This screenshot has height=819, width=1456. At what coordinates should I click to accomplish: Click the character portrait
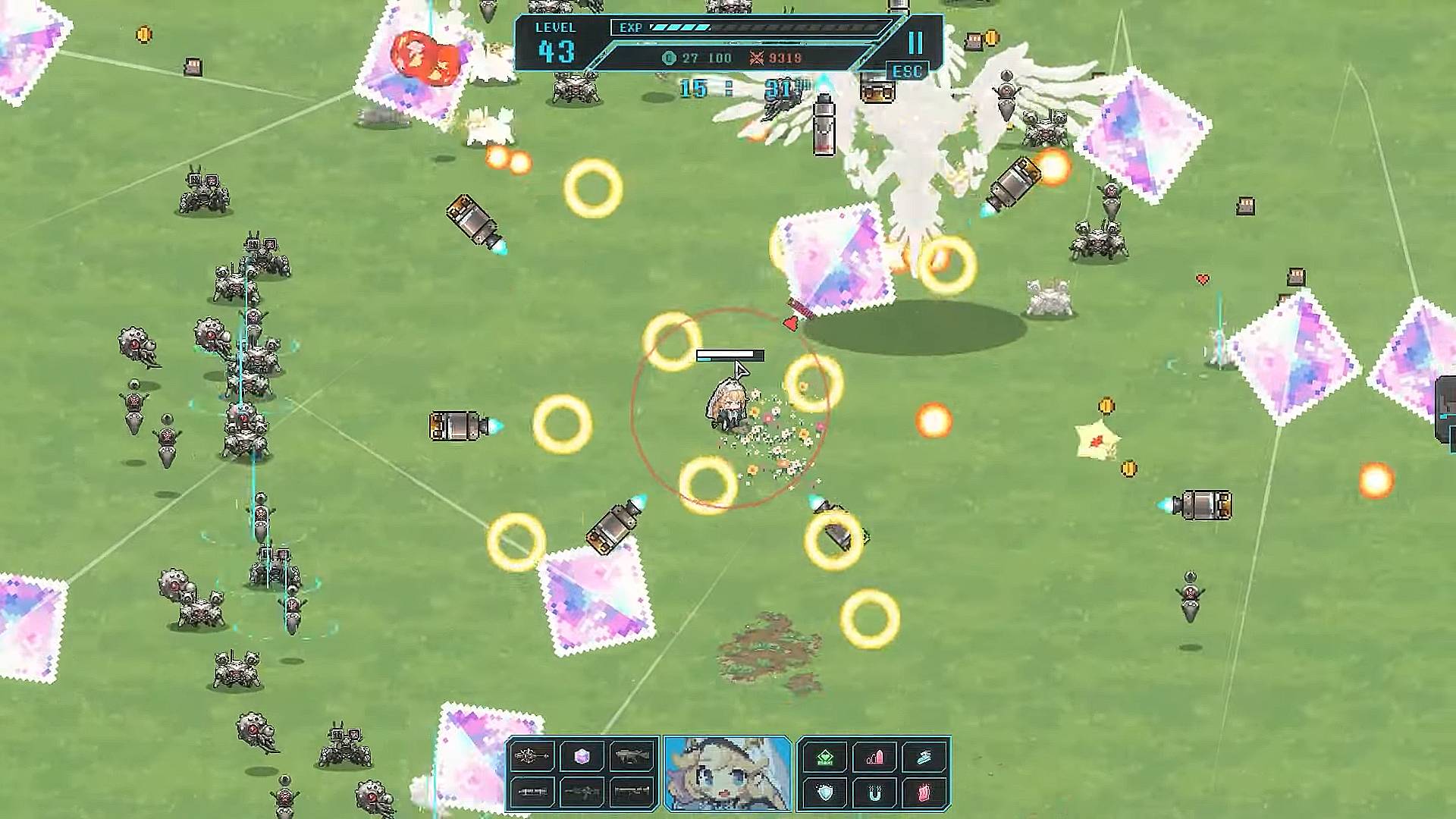(x=727, y=773)
